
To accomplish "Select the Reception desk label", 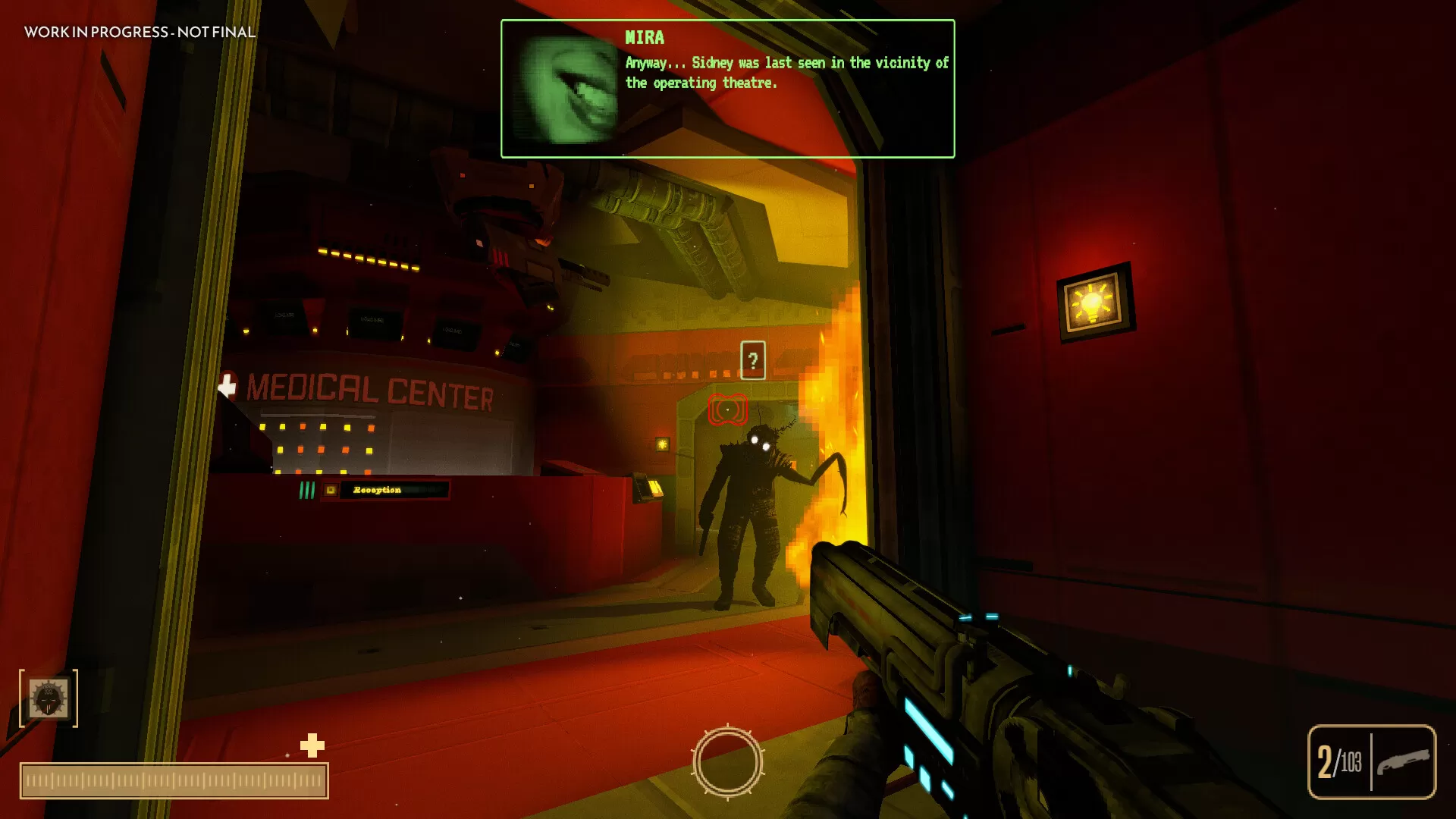I will (x=377, y=491).
